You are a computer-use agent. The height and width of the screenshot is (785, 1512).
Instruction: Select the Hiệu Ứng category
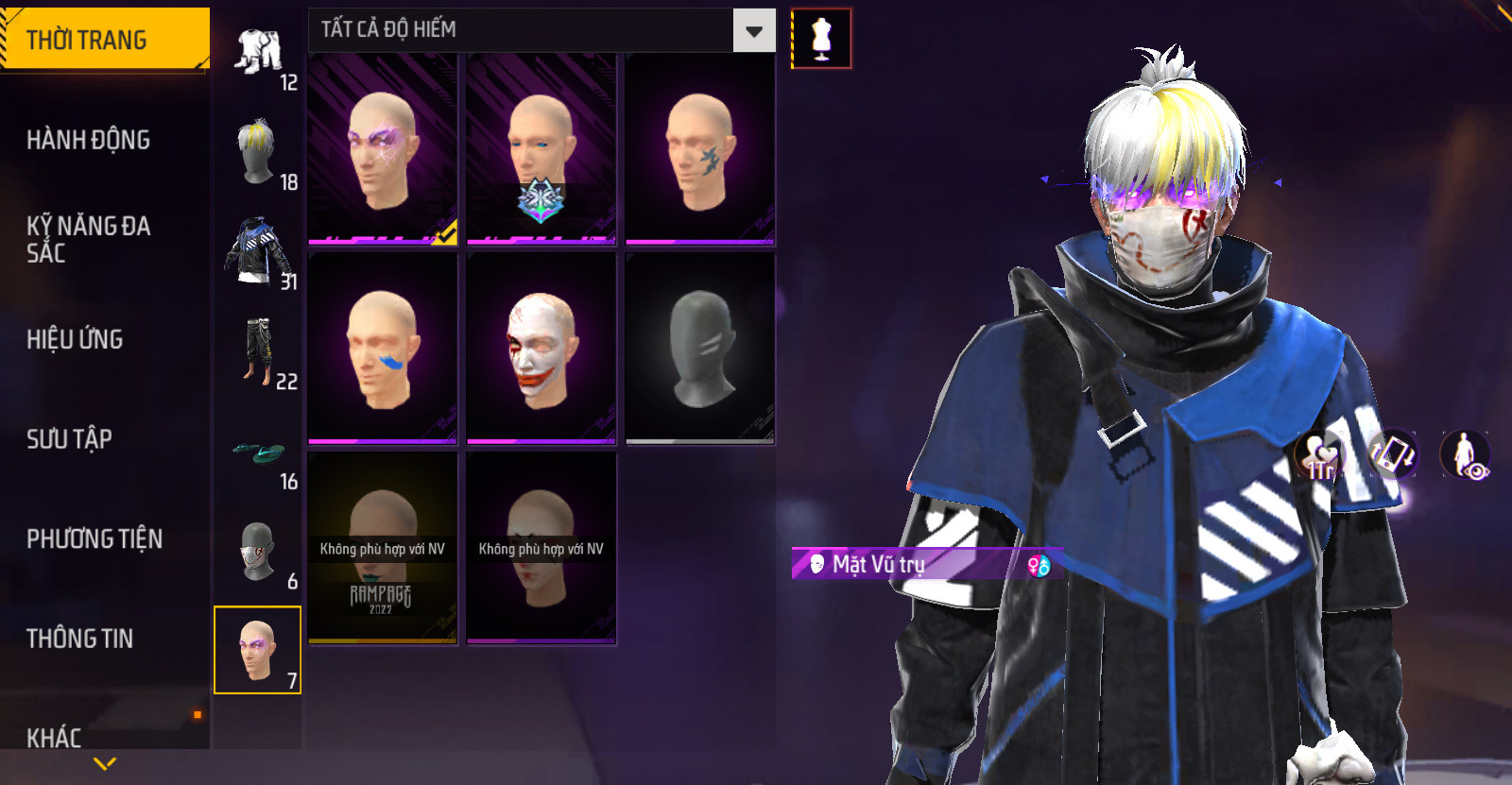(x=76, y=339)
